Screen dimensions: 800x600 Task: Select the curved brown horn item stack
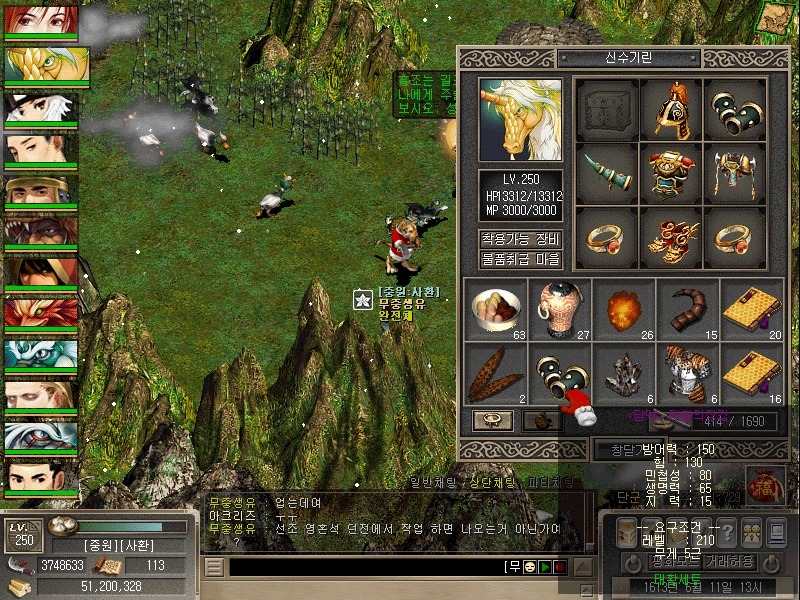[687, 308]
